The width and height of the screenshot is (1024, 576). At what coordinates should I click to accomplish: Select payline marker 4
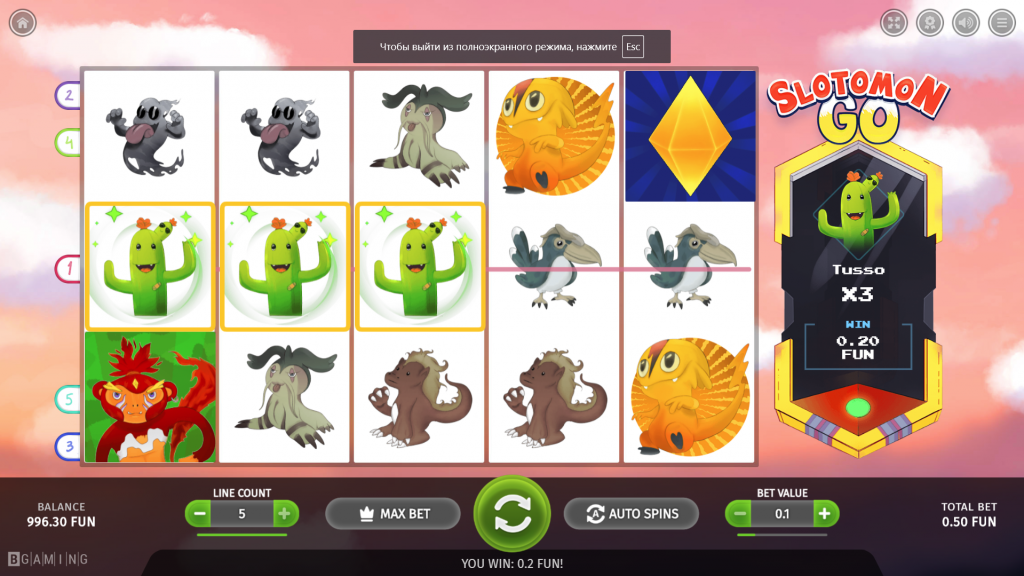coord(68,142)
